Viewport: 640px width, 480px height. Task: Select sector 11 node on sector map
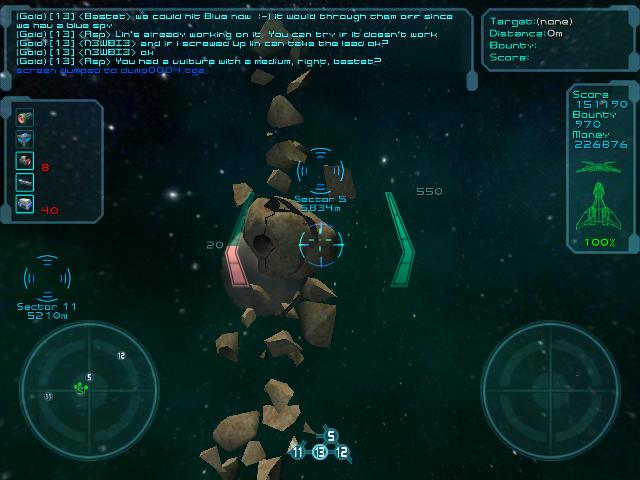(297, 452)
